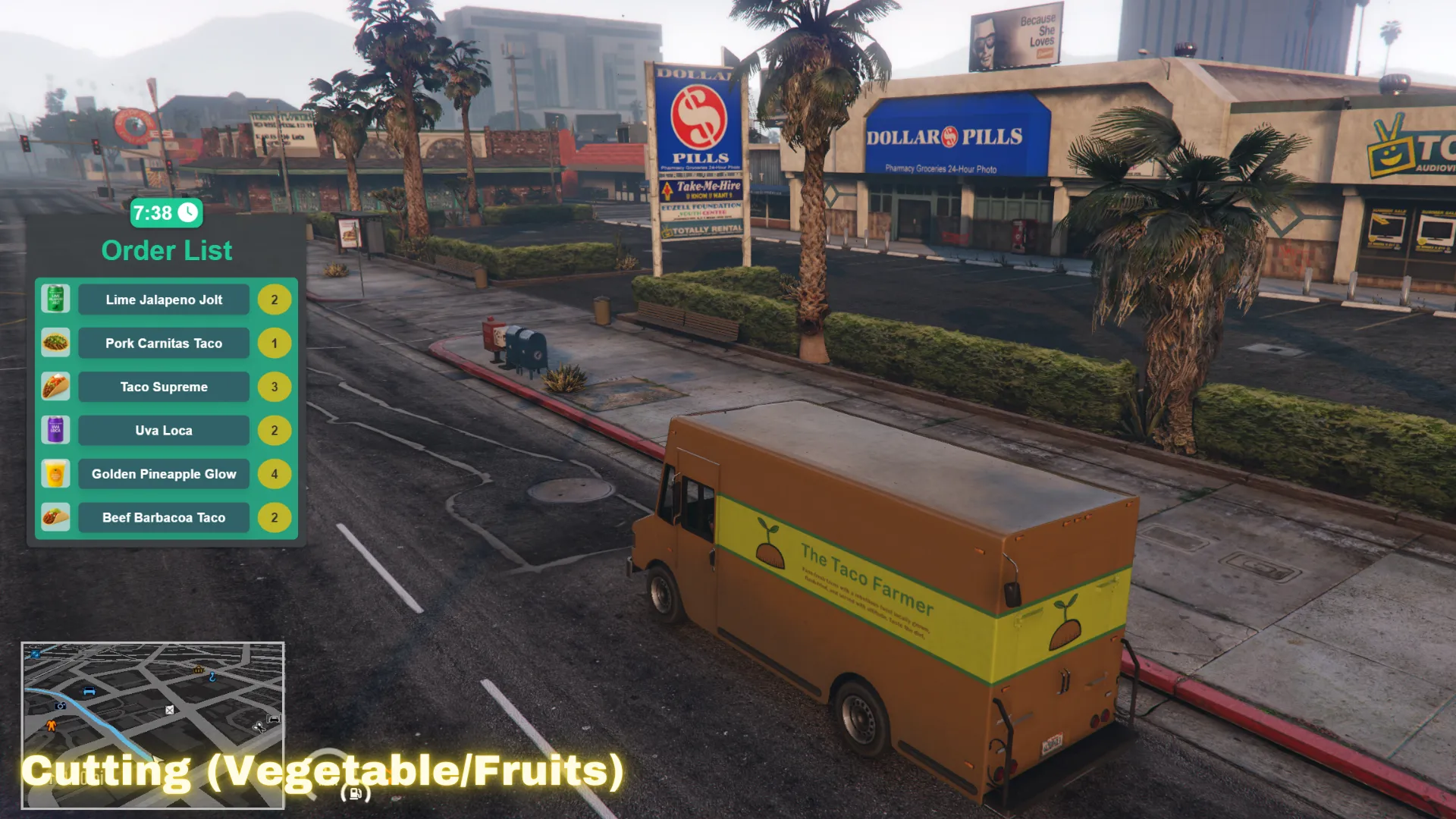The width and height of the screenshot is (1456, 819).
Task: Select the camera blip on the minimap
Action: click(60, 706)
